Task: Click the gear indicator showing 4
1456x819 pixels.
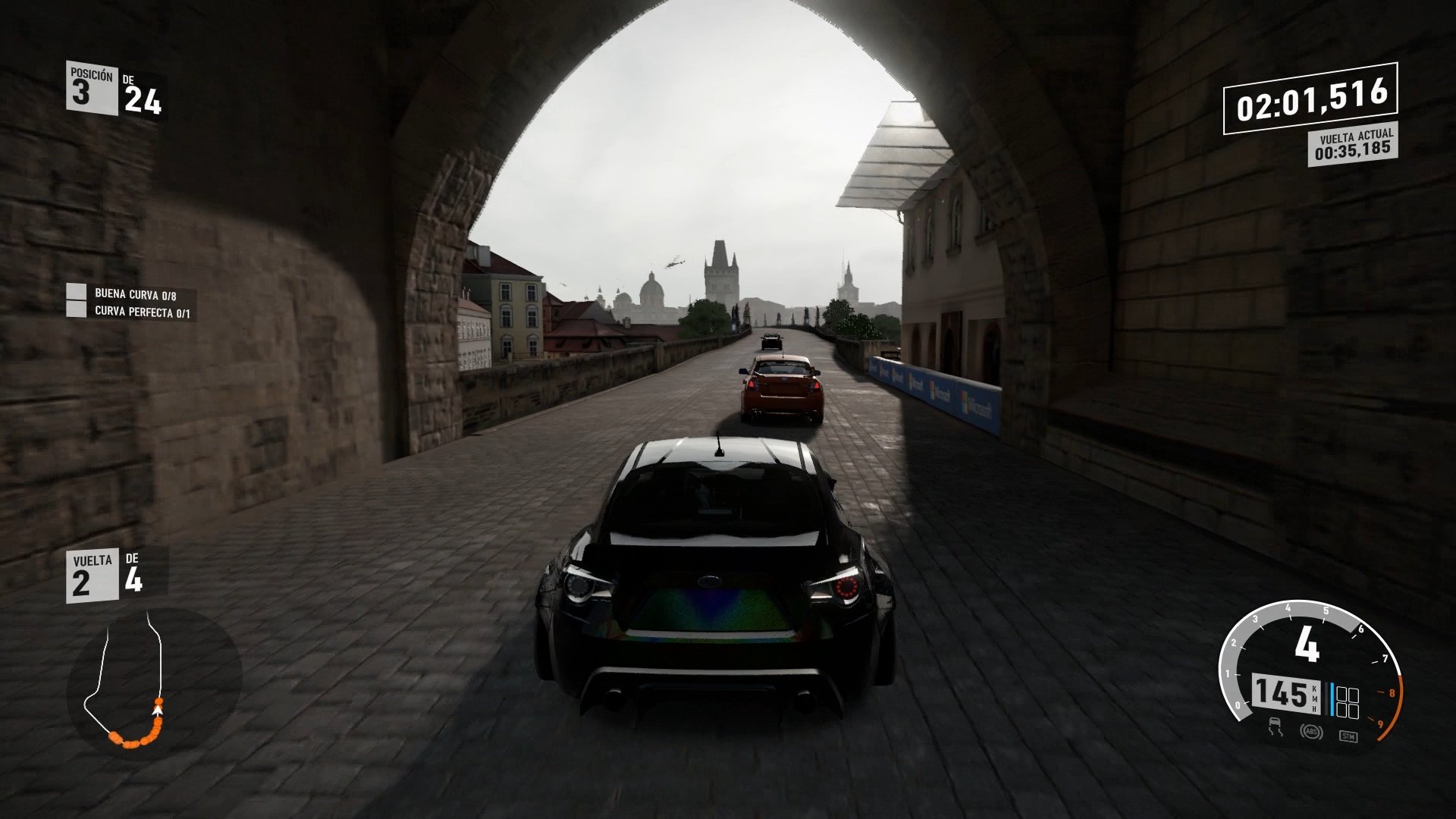Action: (1307, 643)
